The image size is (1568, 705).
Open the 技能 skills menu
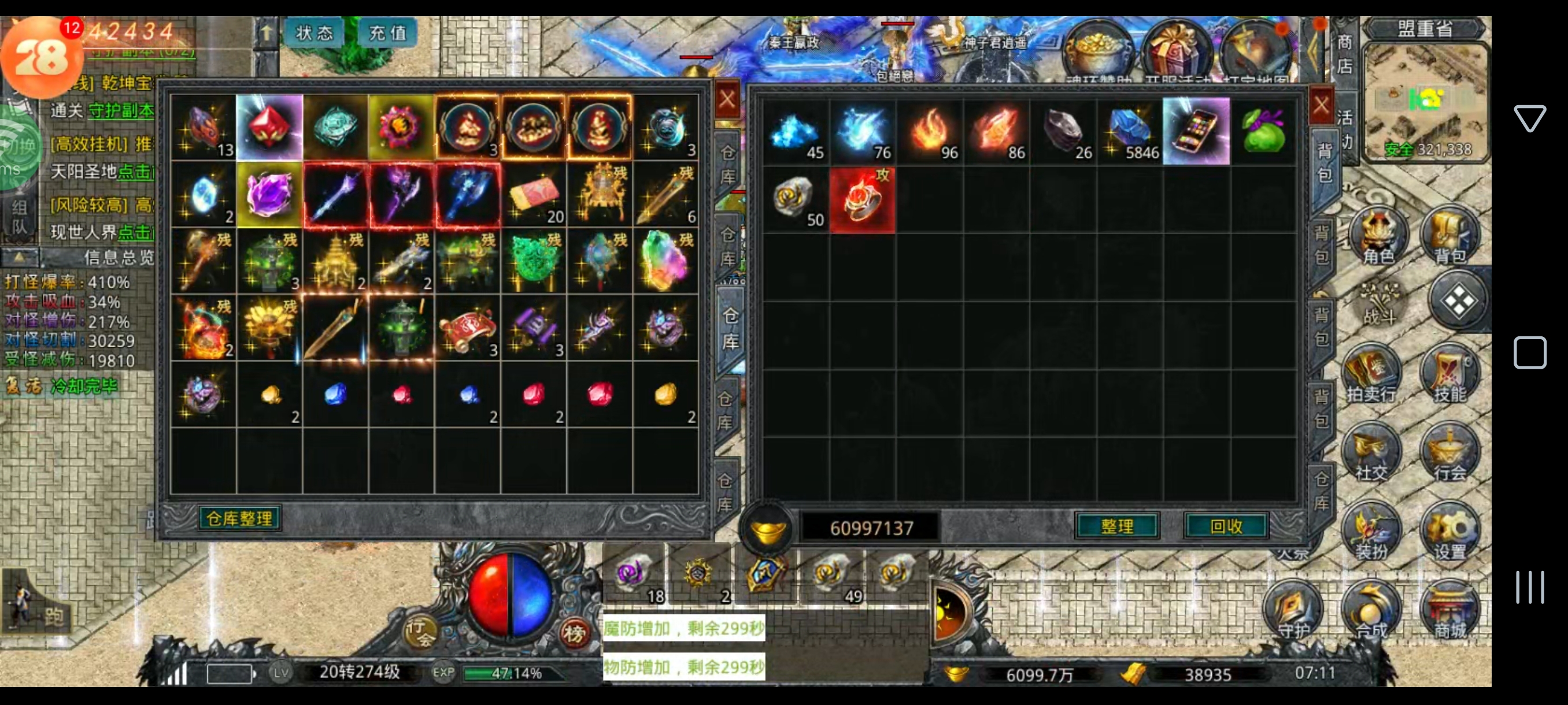pos(1449,374)
